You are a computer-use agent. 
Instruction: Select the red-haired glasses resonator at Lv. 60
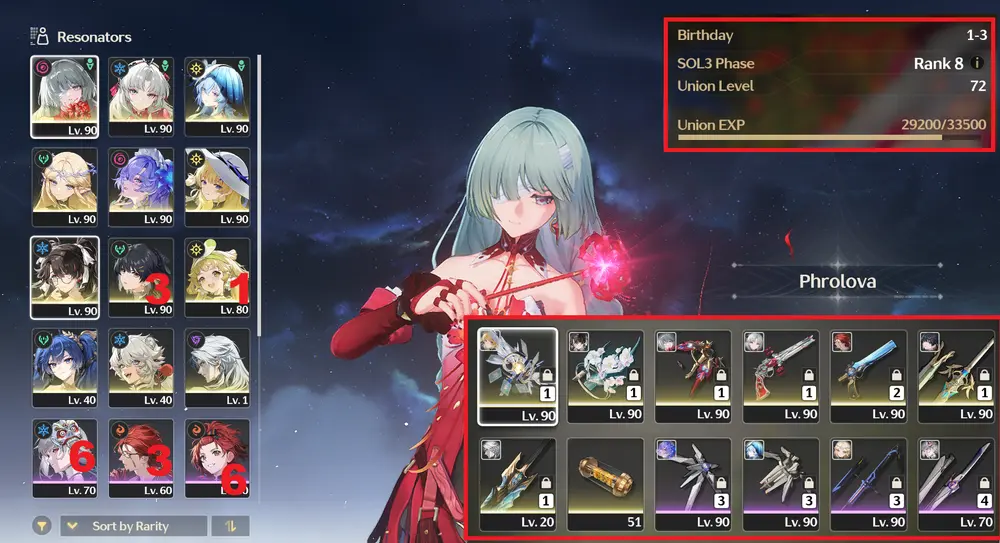click(x=141, y=457)
